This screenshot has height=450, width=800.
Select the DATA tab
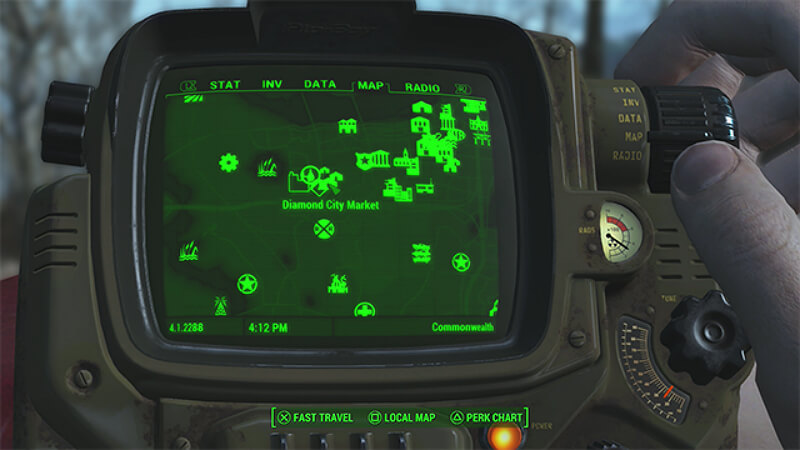(319, 85)
